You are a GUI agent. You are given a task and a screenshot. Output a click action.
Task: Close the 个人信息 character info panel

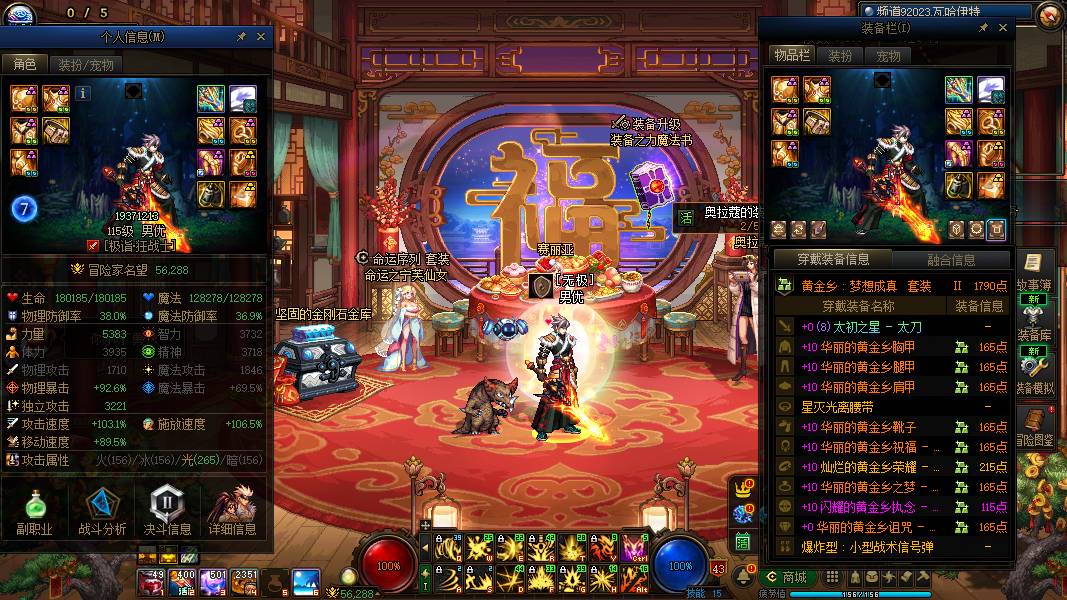click(261, 36)
